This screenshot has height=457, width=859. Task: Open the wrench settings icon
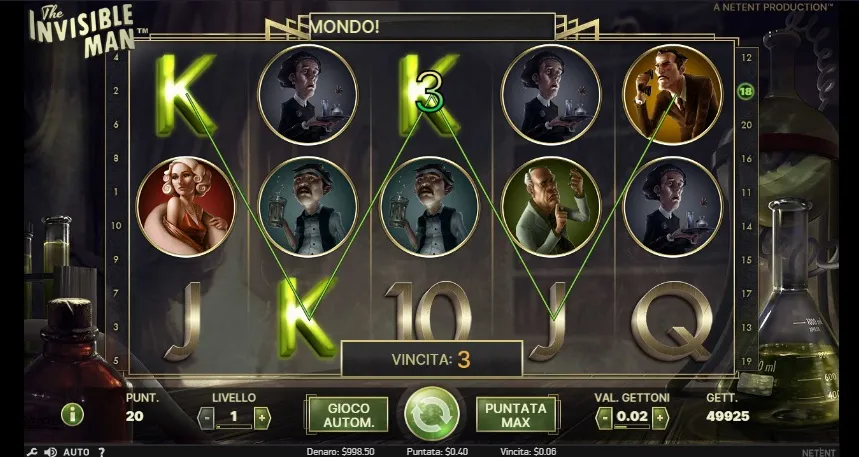[30, 452]
